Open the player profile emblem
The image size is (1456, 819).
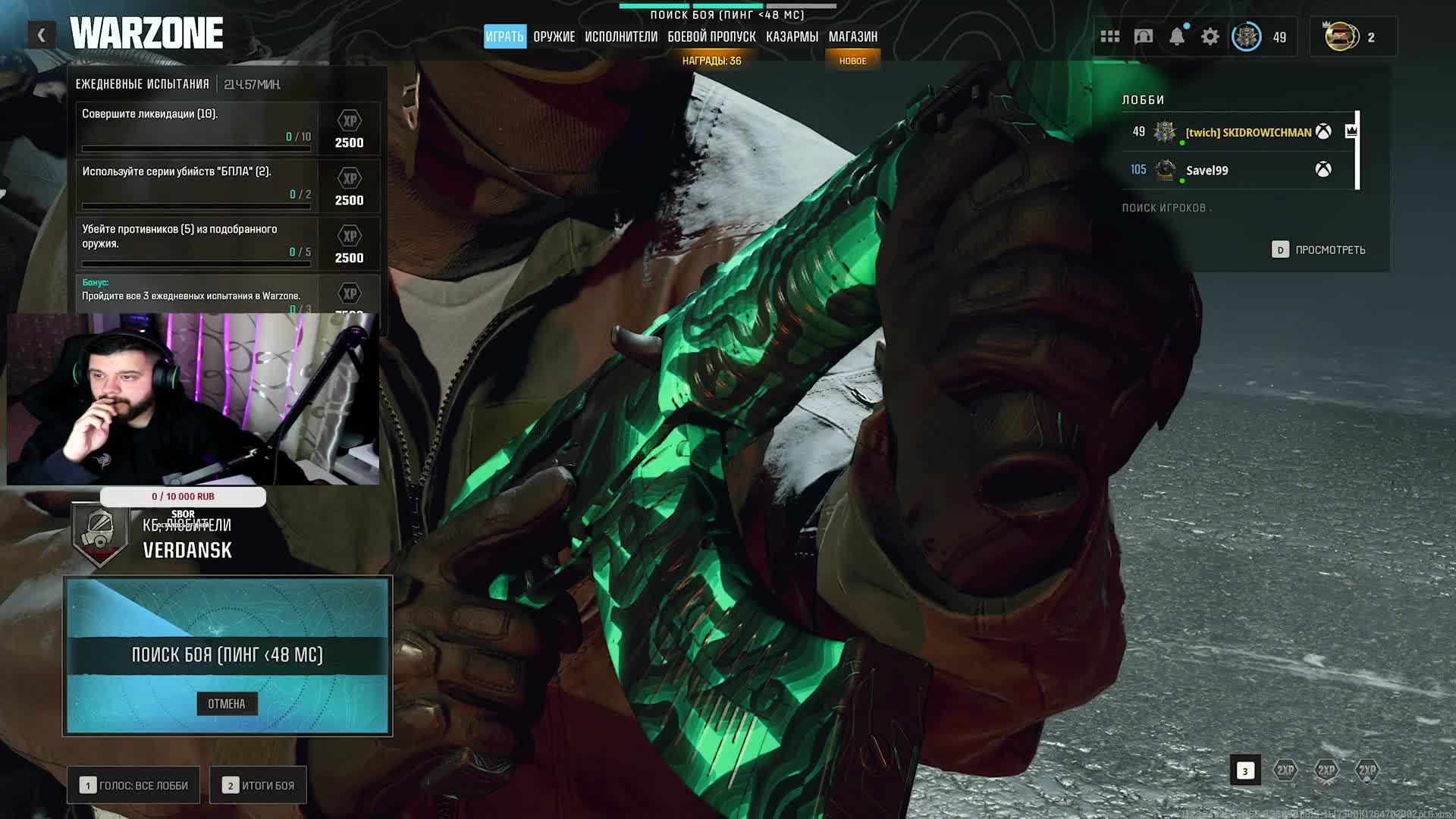pyautogui.click(x=1246, y=36)
